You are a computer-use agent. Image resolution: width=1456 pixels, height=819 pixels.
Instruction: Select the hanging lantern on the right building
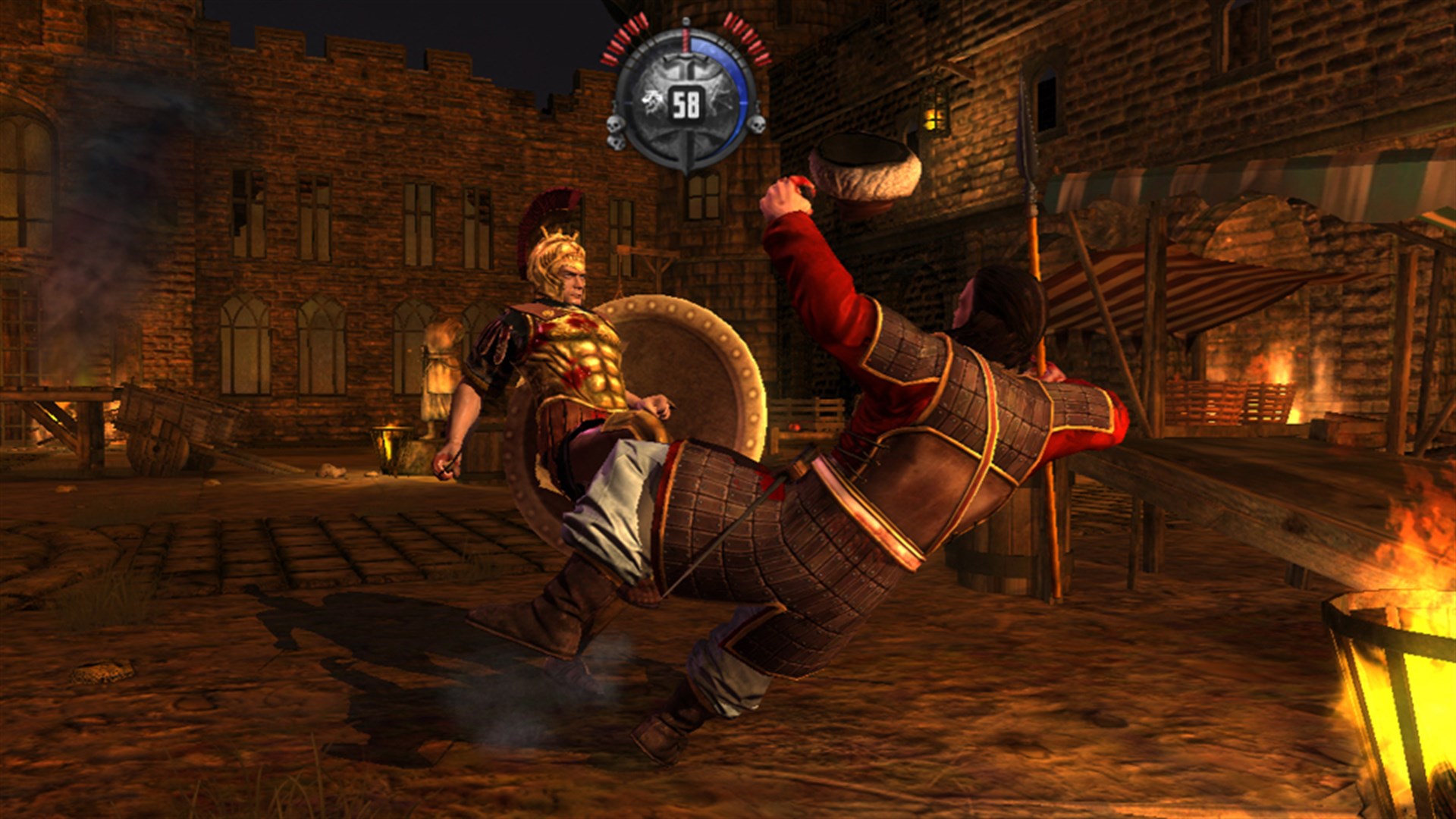[934, 111]
